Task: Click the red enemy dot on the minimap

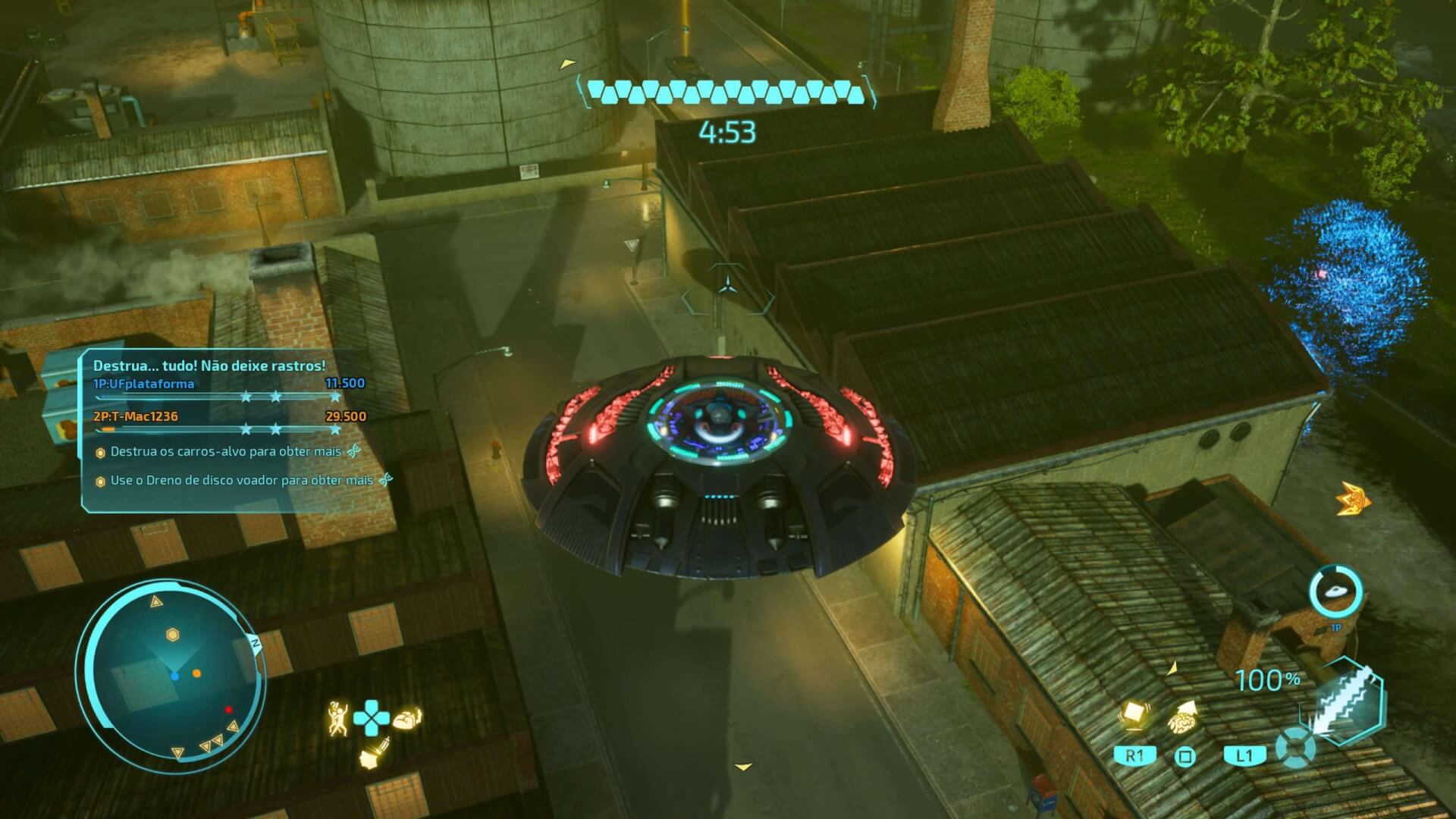Action: coord(228,710)
